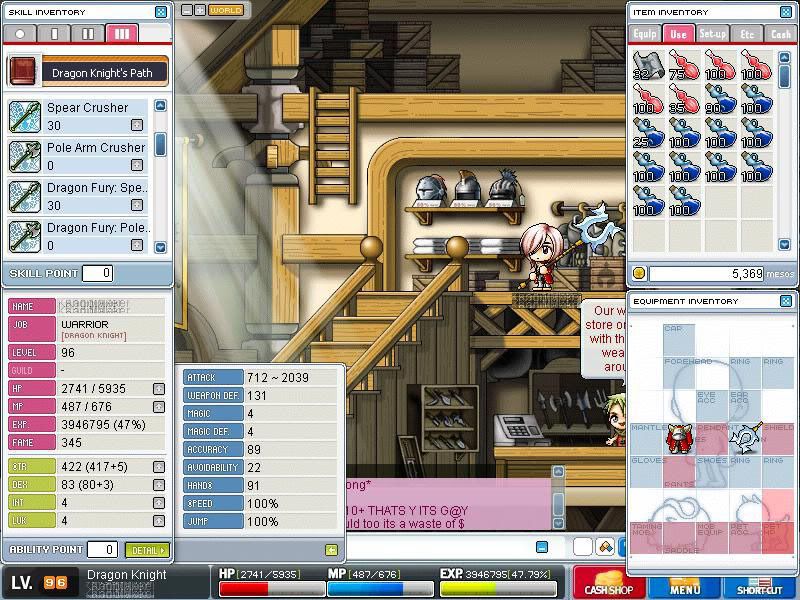Open the Set-up inventory tab
This screenshot has height=600, width=800.
712,33
